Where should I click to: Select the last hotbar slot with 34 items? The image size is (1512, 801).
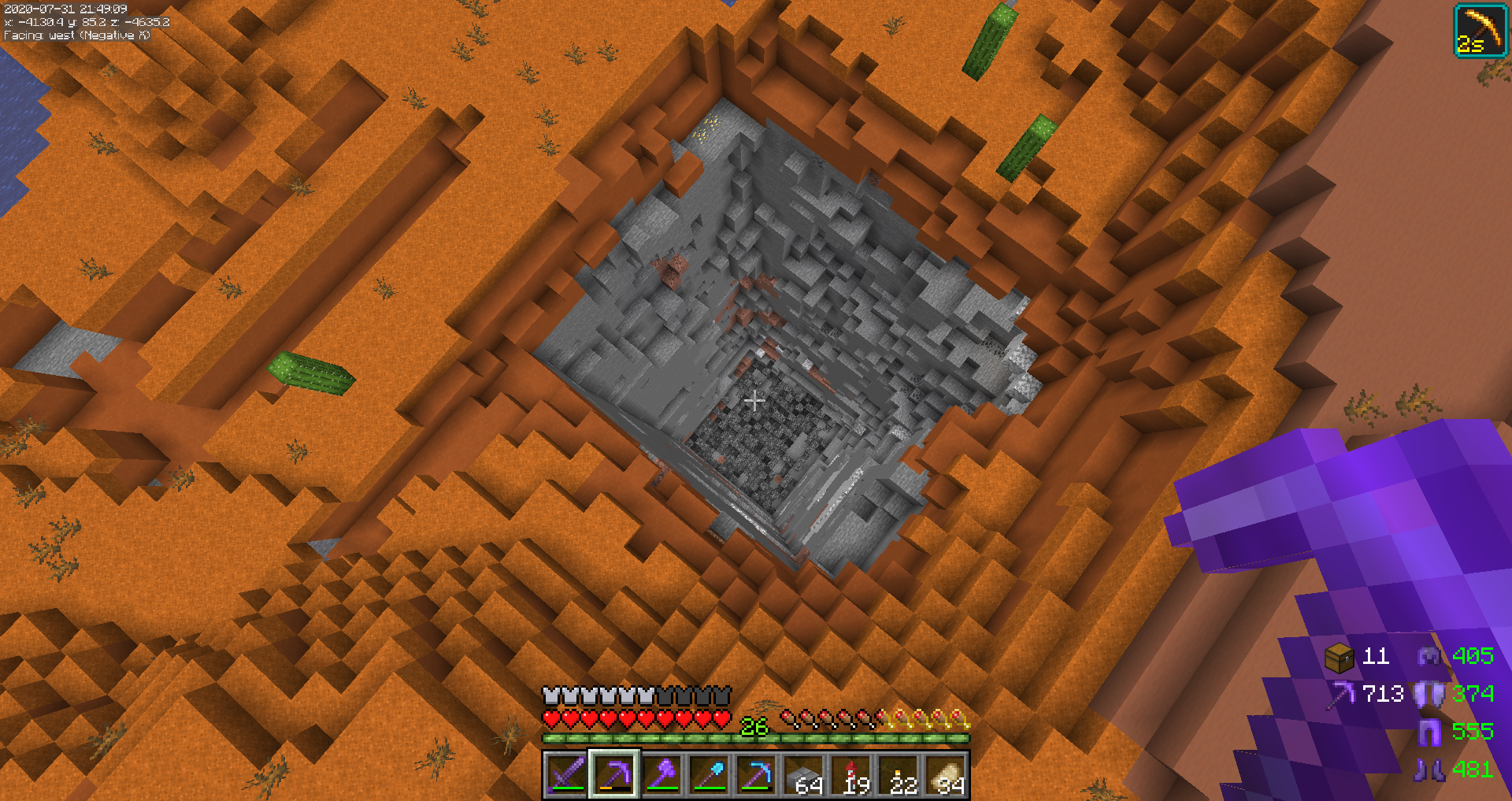point(946,774)
